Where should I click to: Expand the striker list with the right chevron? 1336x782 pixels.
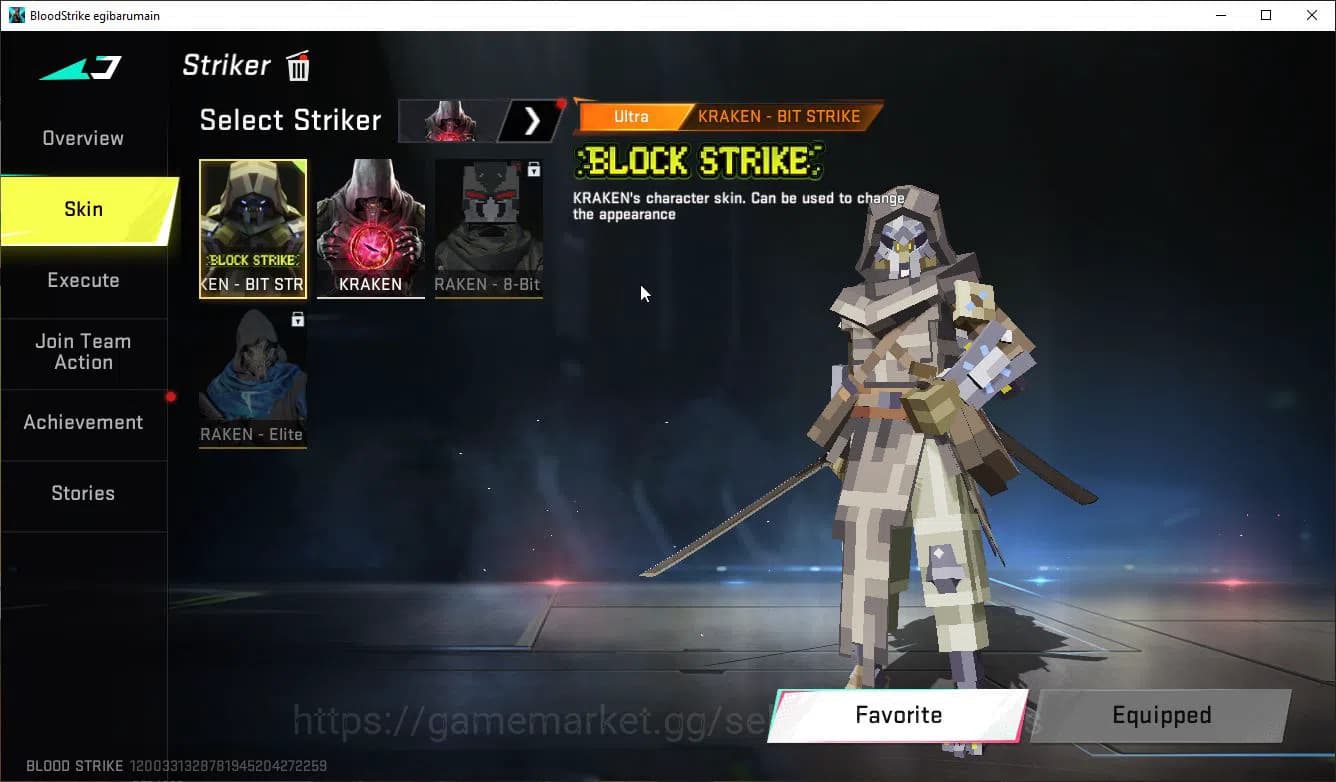coord(532,120)
